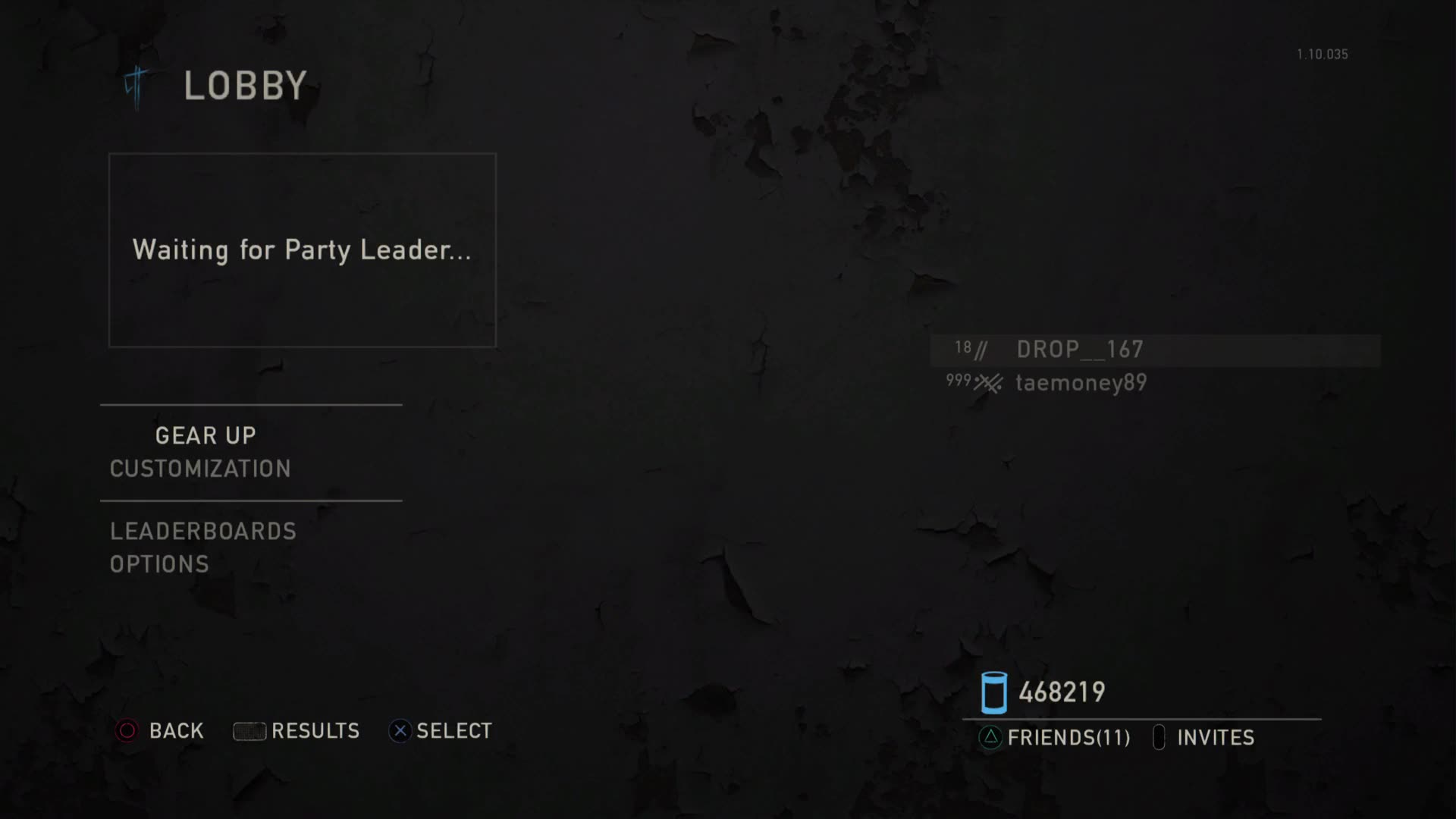The height and width of the screenshot is (819, 1456).
Task: Open the OPTIONS entry
Action: 159,563
